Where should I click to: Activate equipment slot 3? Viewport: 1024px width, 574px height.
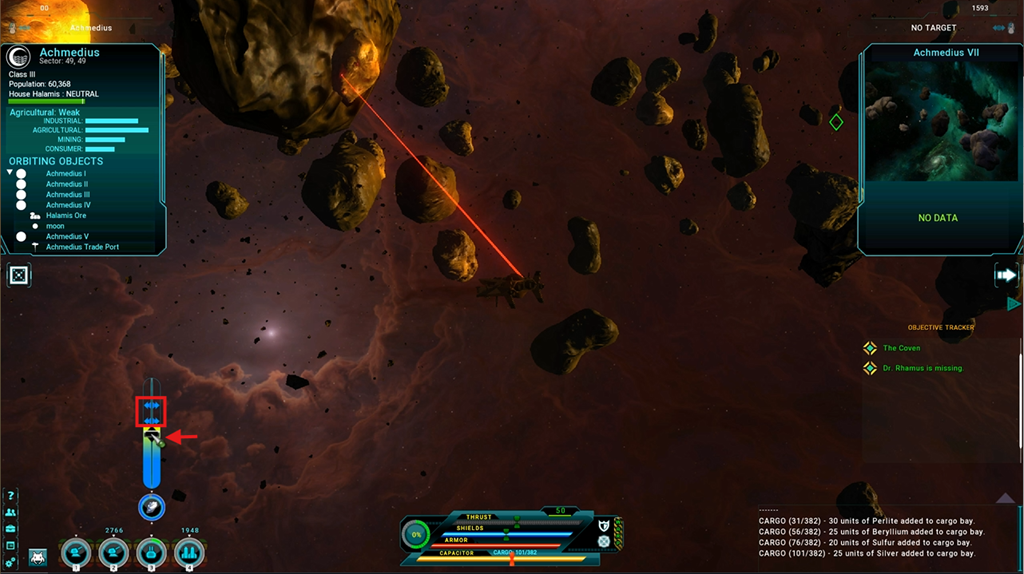point(151,552)
